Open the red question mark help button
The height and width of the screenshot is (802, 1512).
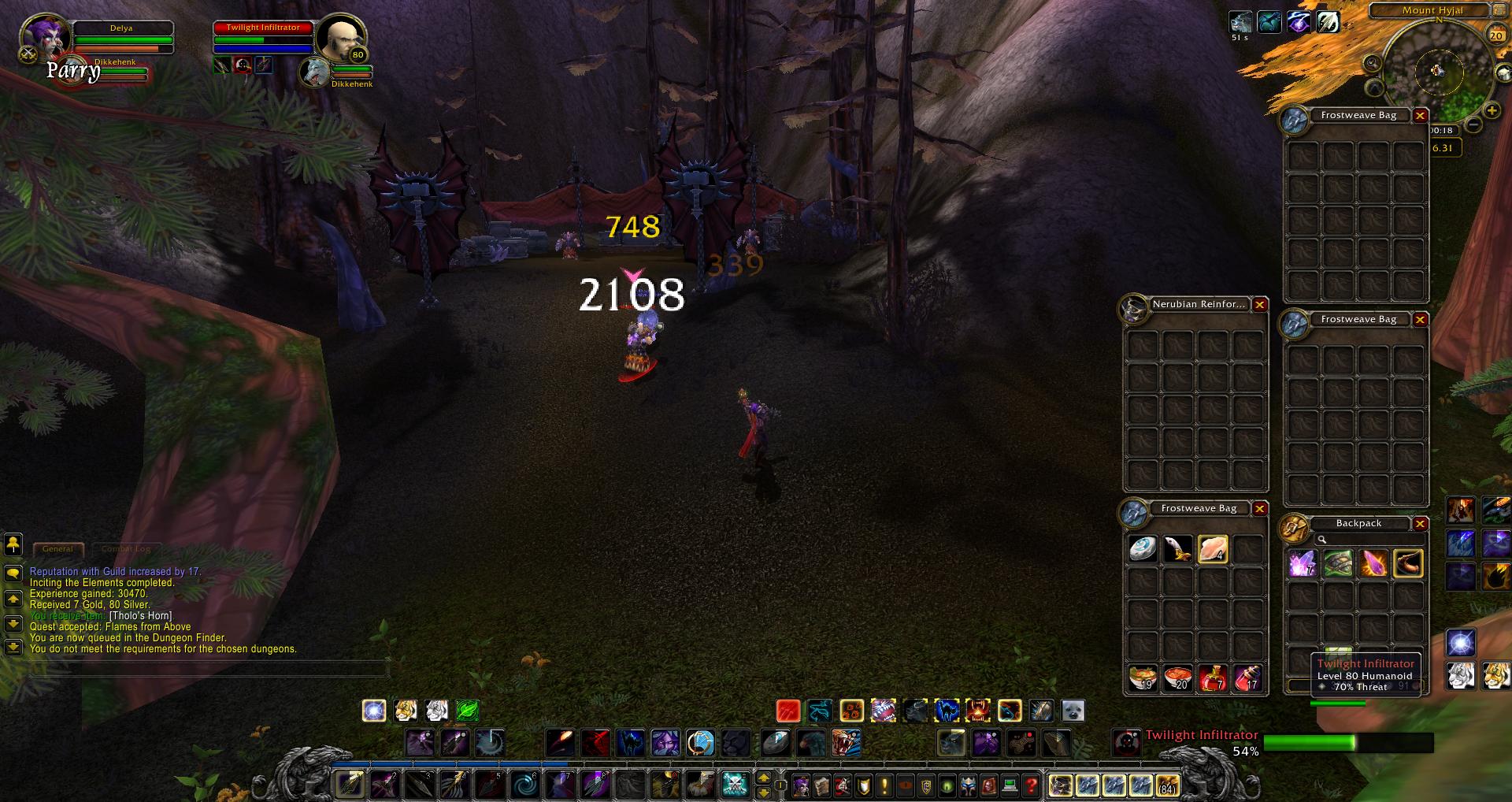click(x=1030, y=785)
